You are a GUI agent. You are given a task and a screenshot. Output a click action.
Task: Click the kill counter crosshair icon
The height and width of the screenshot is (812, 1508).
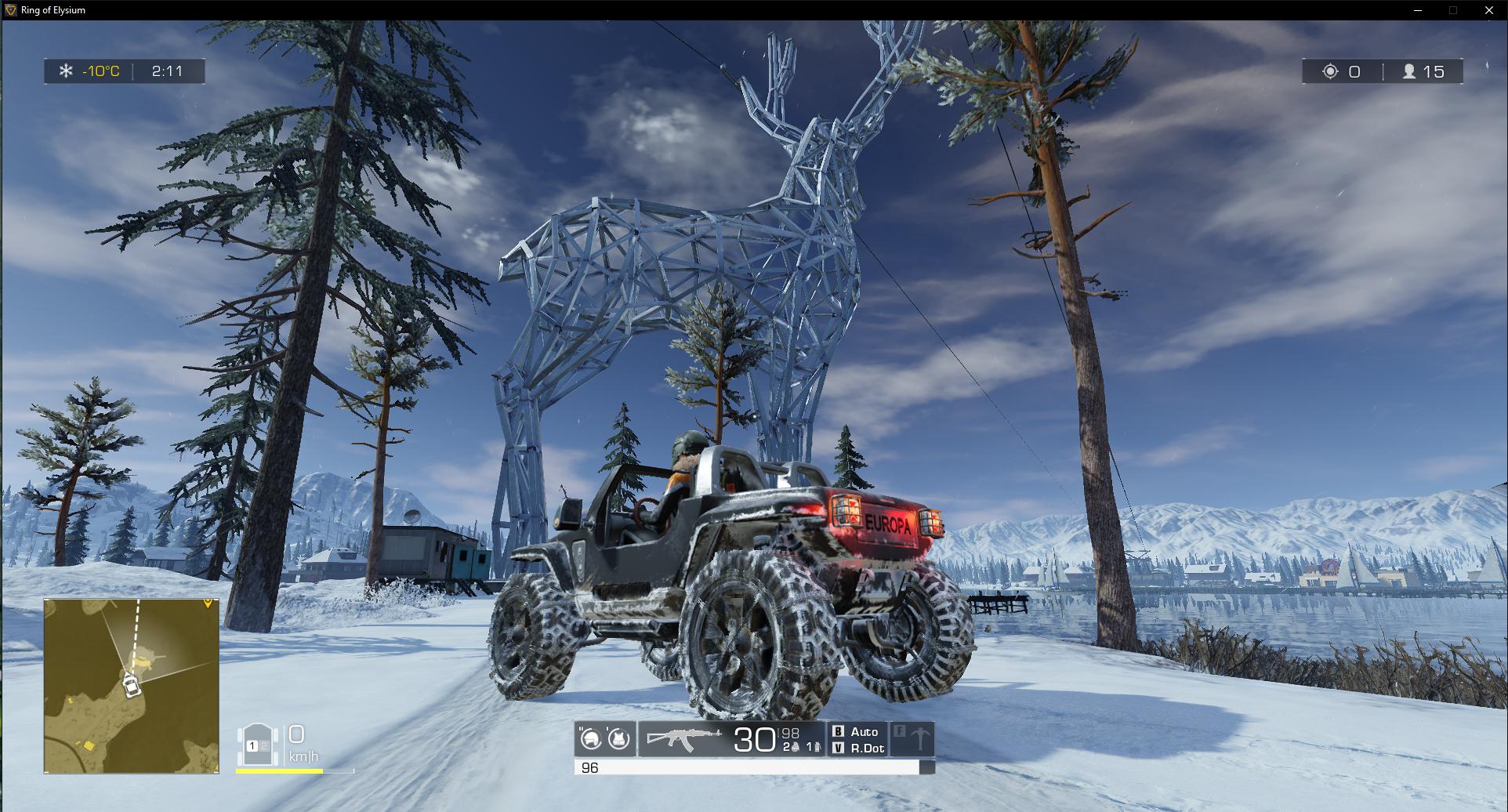pyautogui.click(x=1331, y=71)
